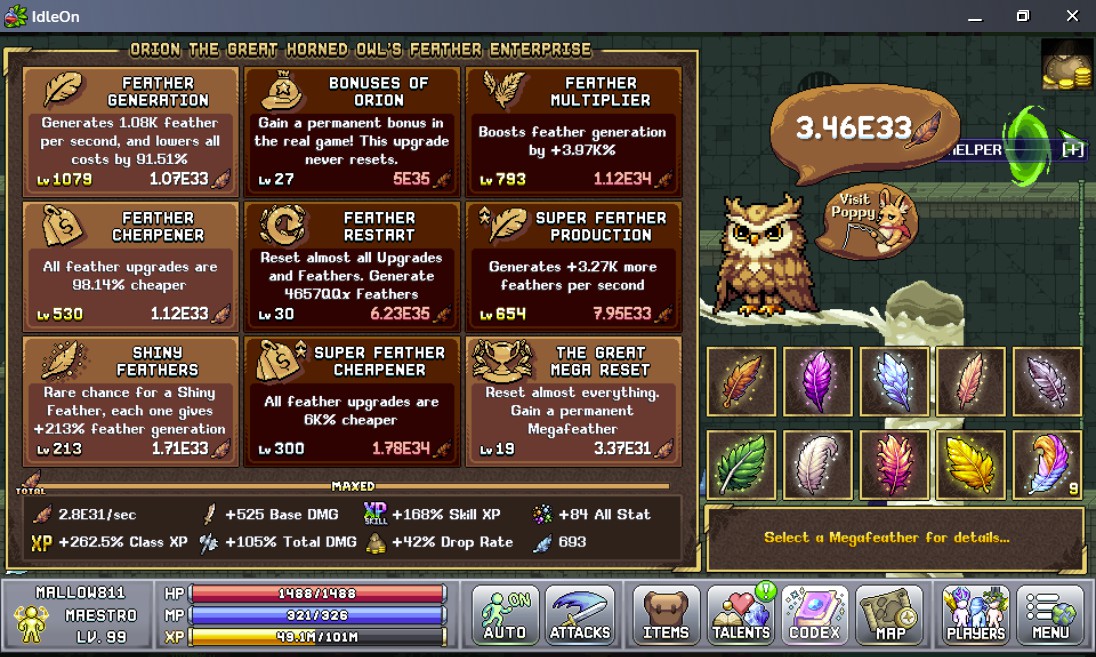Buy the Bonuses of Orion upgrade
The width and height of the screenshot is (1096, 657).
(352, 128)
